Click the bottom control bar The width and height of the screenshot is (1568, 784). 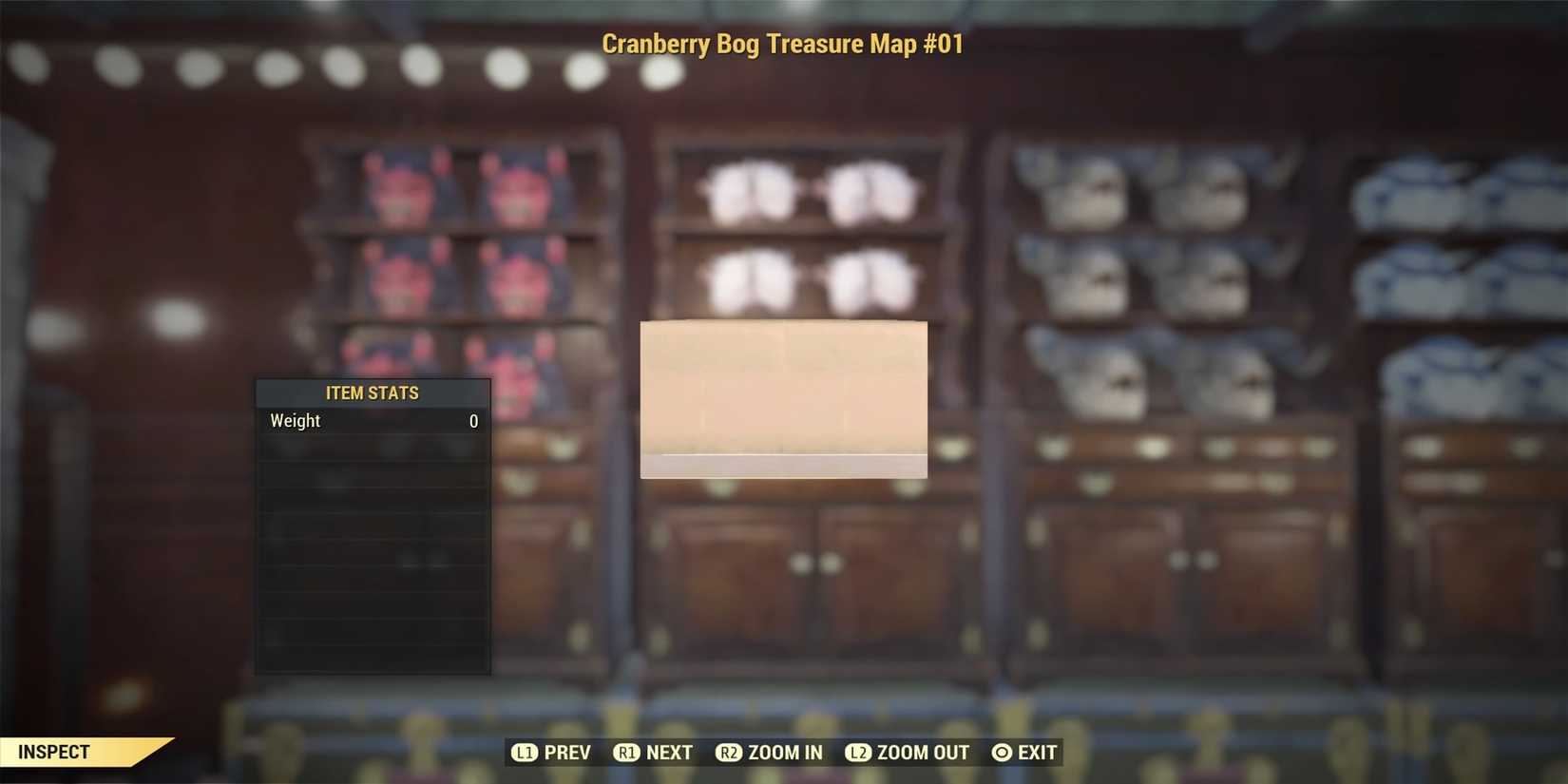784,752
